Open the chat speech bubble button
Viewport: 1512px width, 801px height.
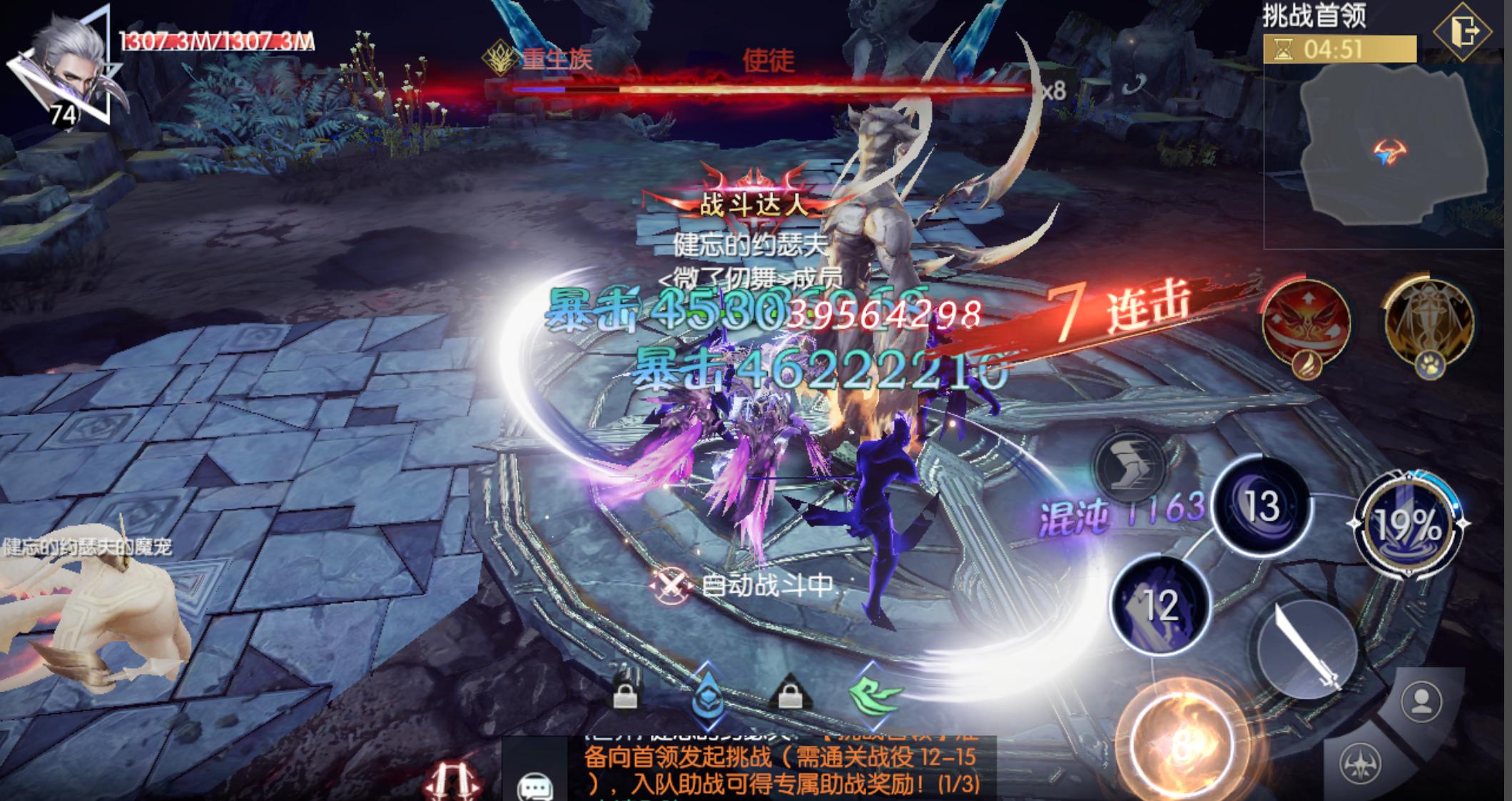[534, 786]
